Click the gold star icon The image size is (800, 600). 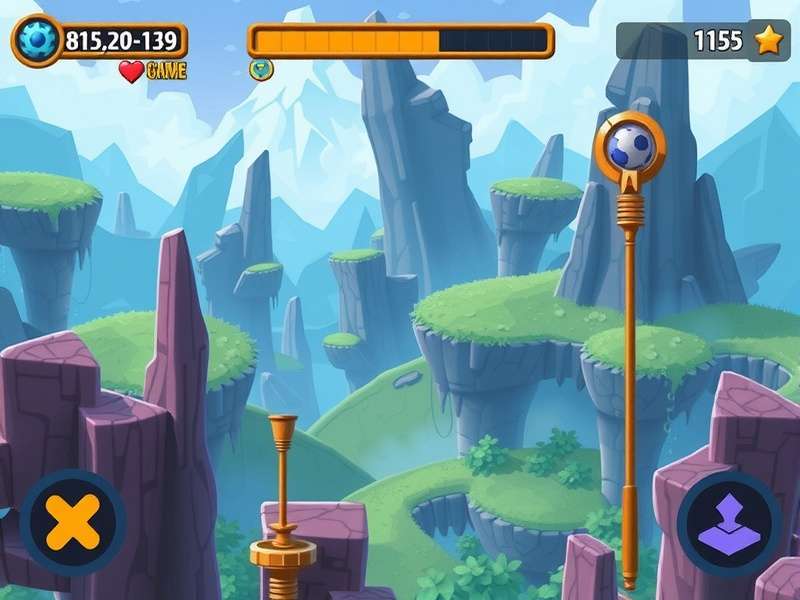pyautogui.click(x=768, y=41)
